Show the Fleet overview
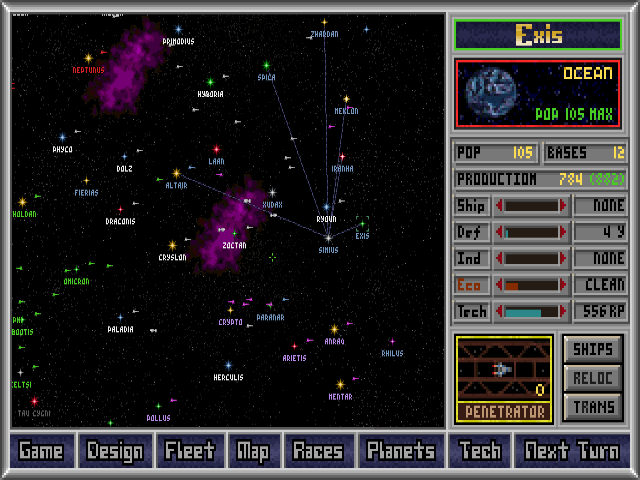 190,451
